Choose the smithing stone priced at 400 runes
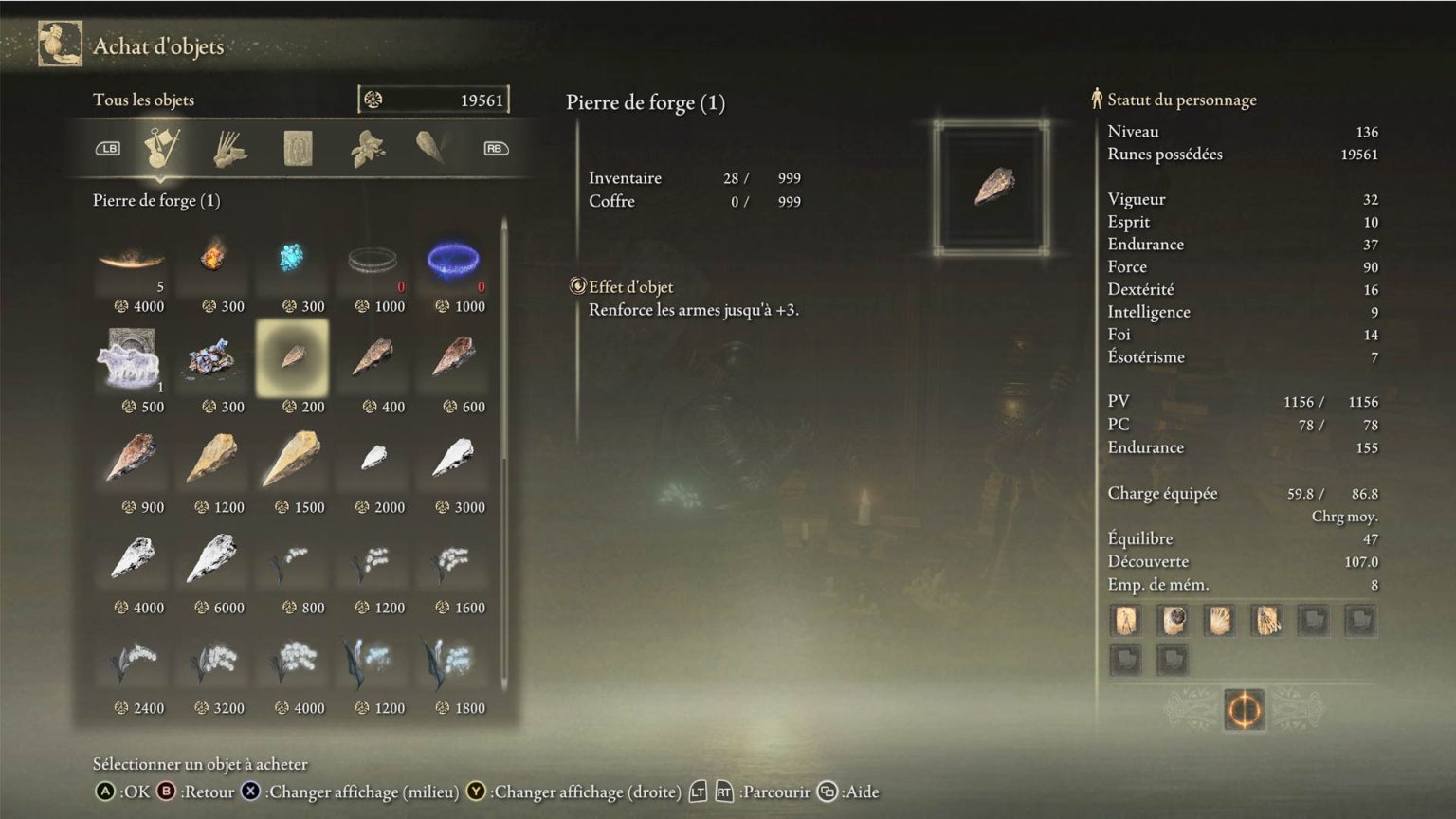The height and width of the screenshot is (819, 1456). point(373,358)
